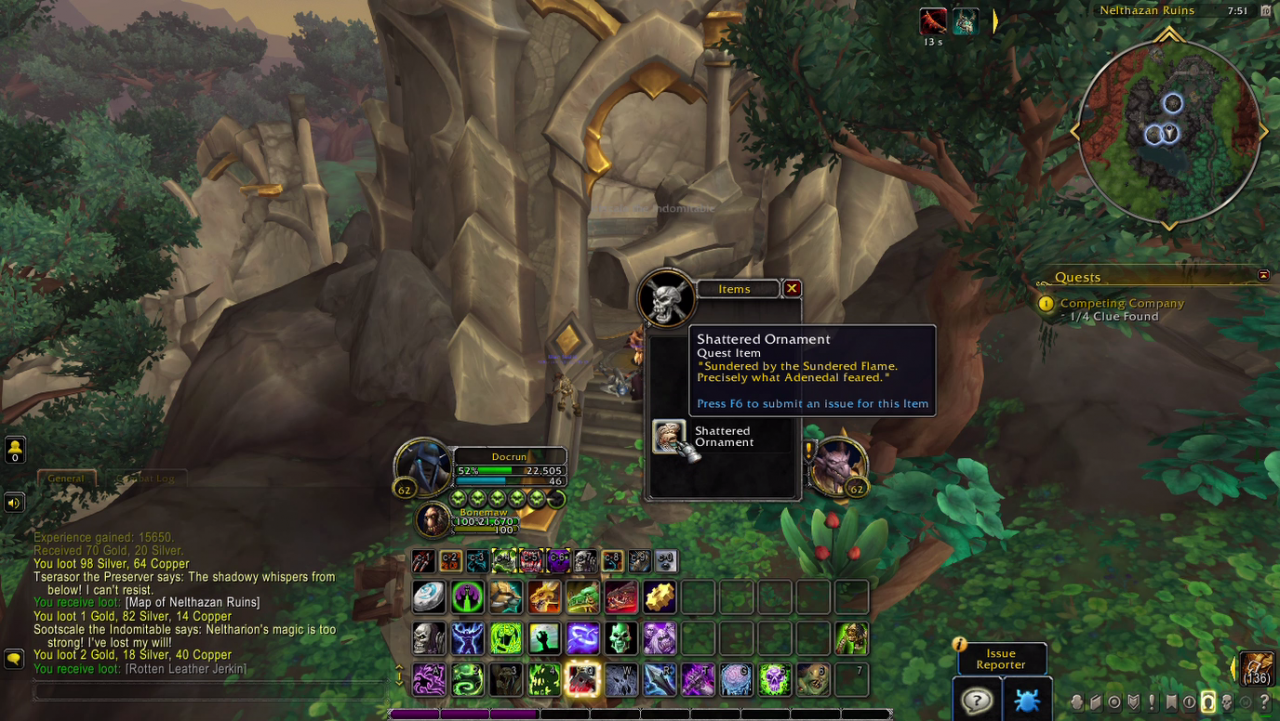Image resolution: width=1280 pixels, height=721 pixels.
Task: Use the gold gear action slot
Action: (659, 597)
